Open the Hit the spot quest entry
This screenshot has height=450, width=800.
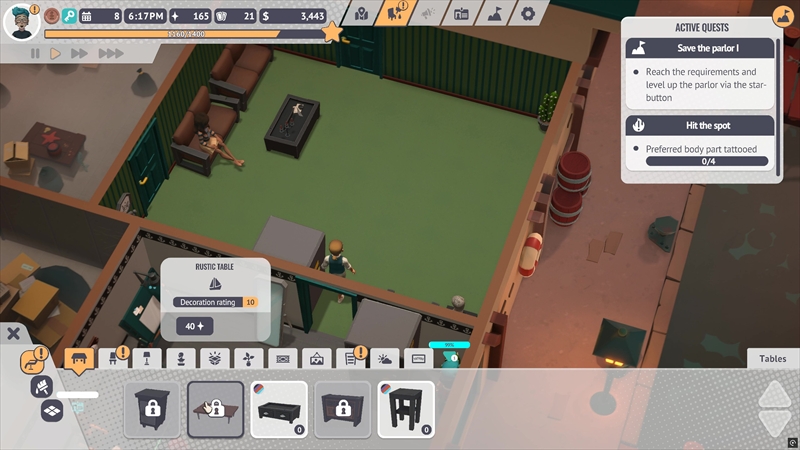pos(700,126)
